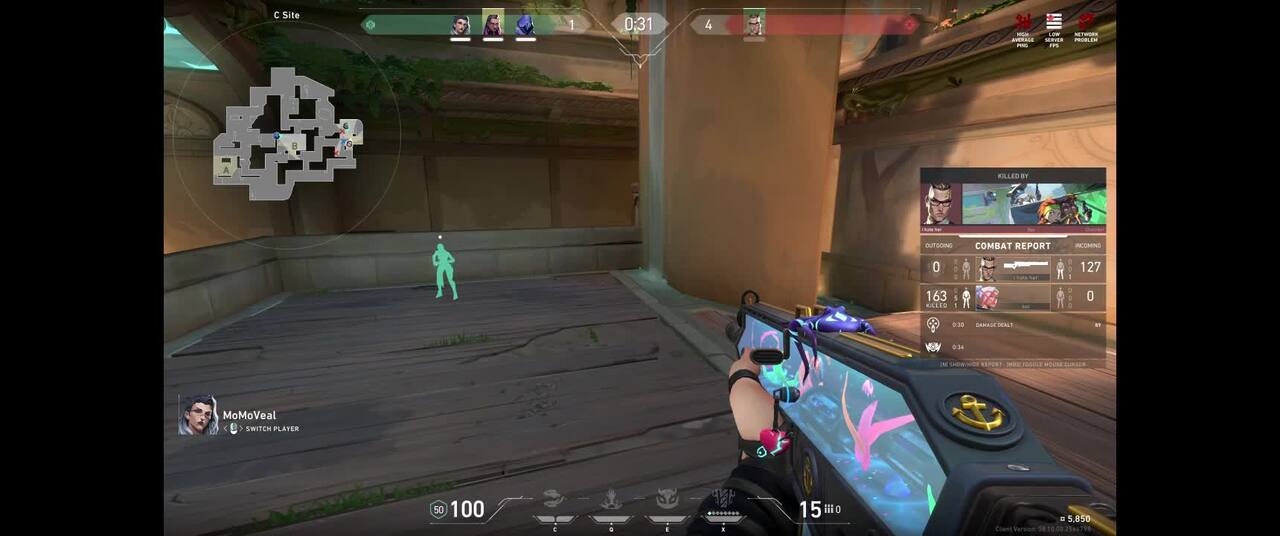Click the enemy agent portrait on the red team bar
The image size is (1280, 536).
[x=754, y=24]
